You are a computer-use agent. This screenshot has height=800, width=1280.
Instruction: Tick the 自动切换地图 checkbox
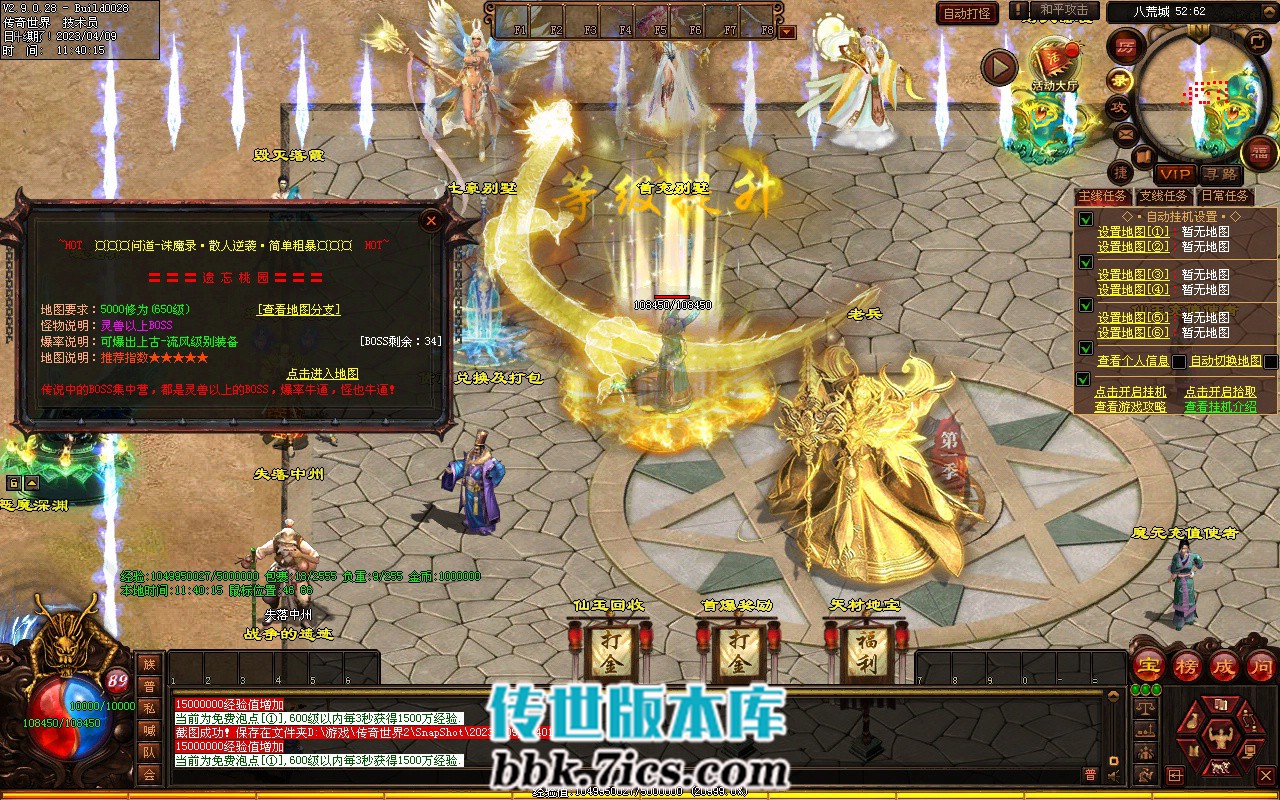1270,361
